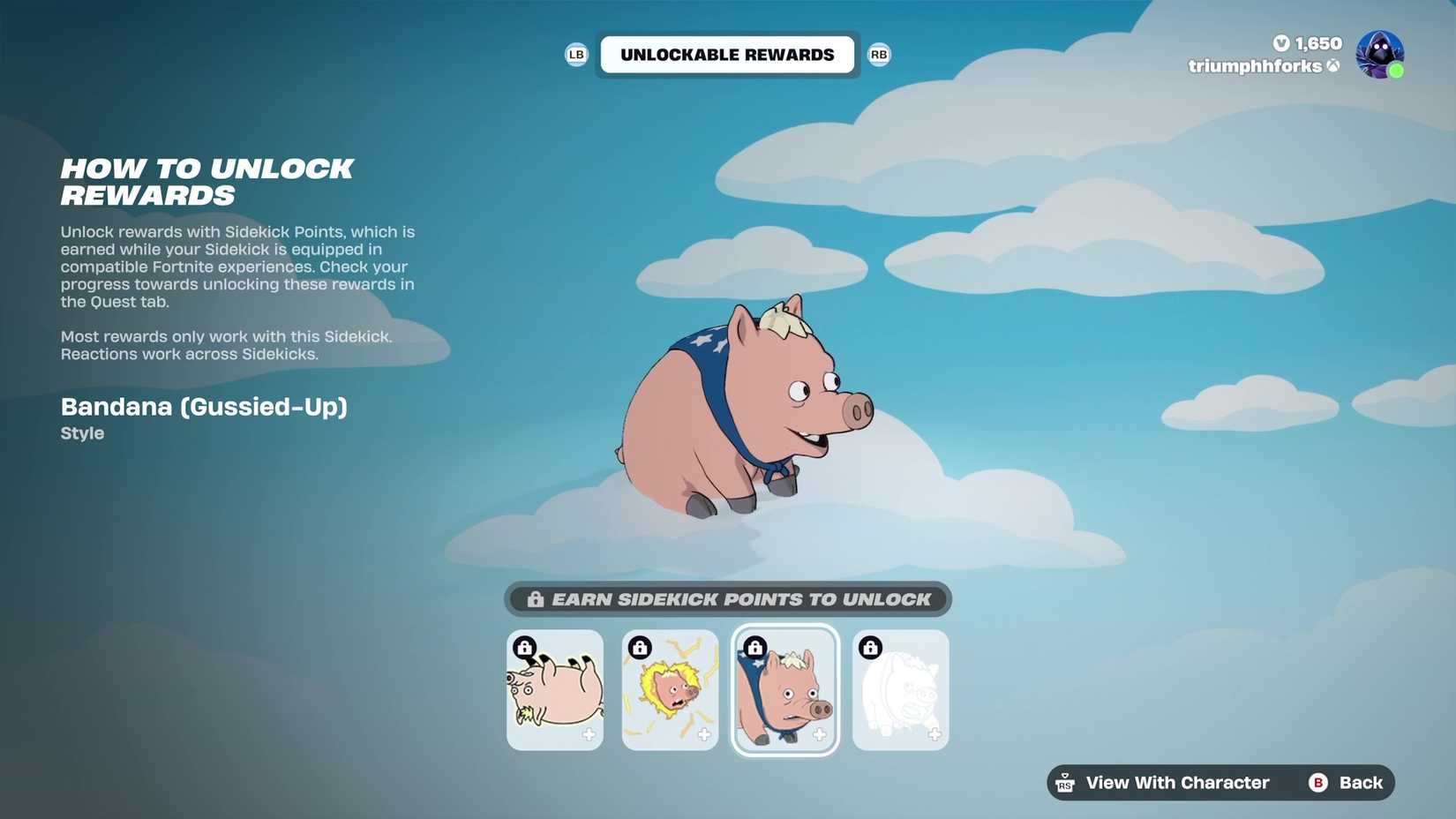Select the currently highlighted bandana pig thumbnail

[x=784, y=689]
